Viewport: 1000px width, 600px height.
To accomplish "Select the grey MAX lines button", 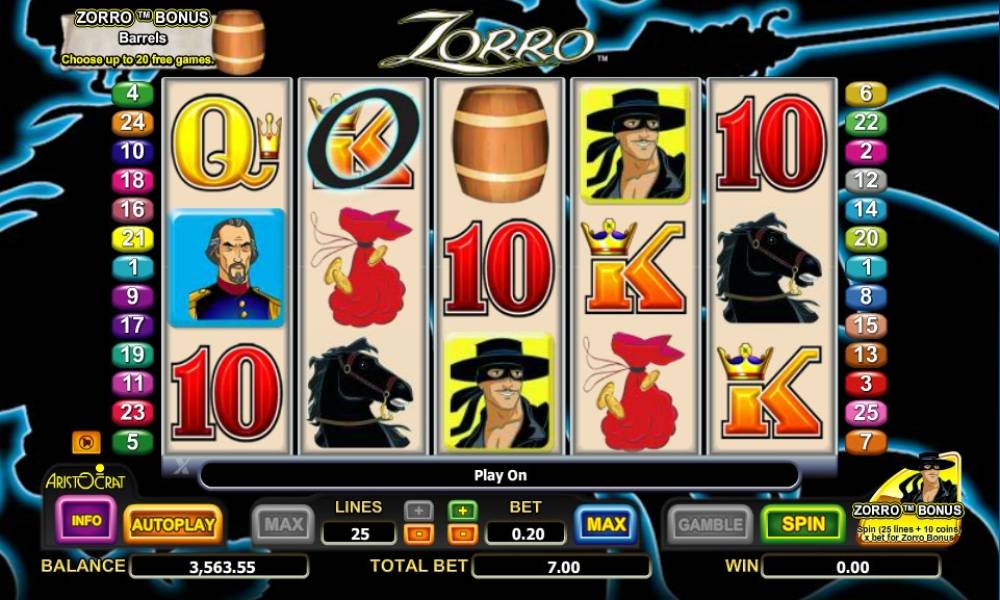I will (283, 524).
